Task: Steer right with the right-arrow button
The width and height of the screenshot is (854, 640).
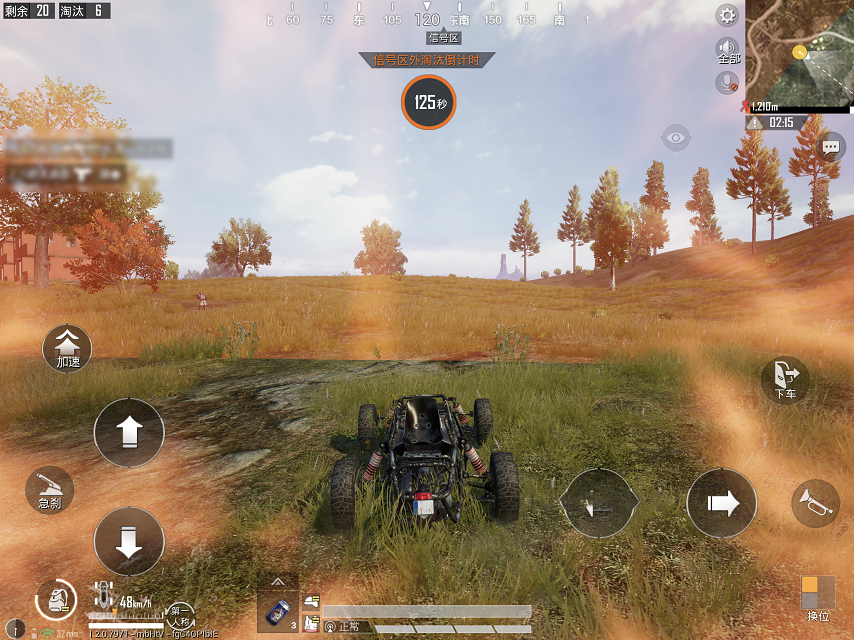Action: click(x=722, y=502)
